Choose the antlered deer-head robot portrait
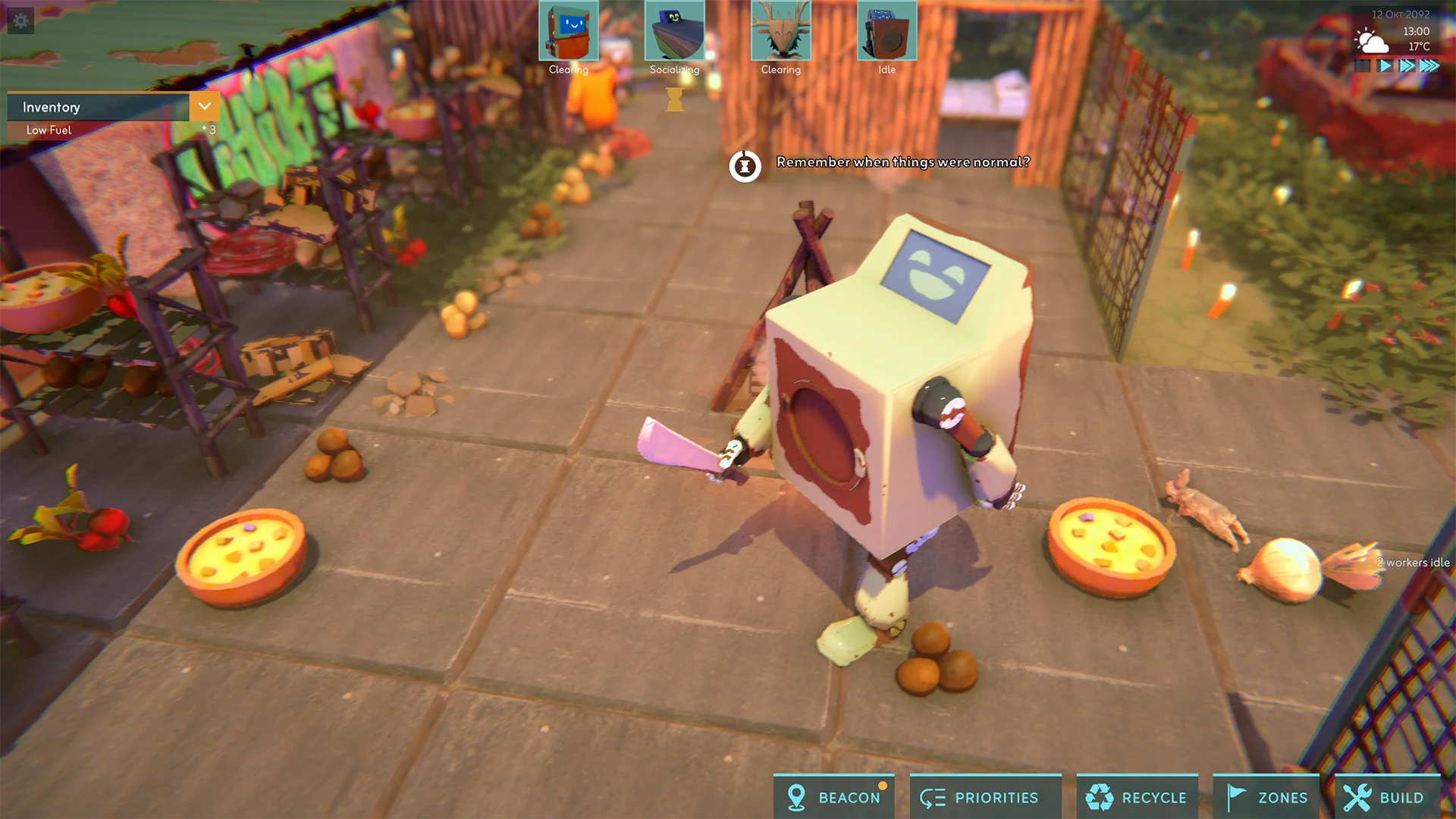The height and width of the screenshot is (819, 1456). (x=780, y=31)
